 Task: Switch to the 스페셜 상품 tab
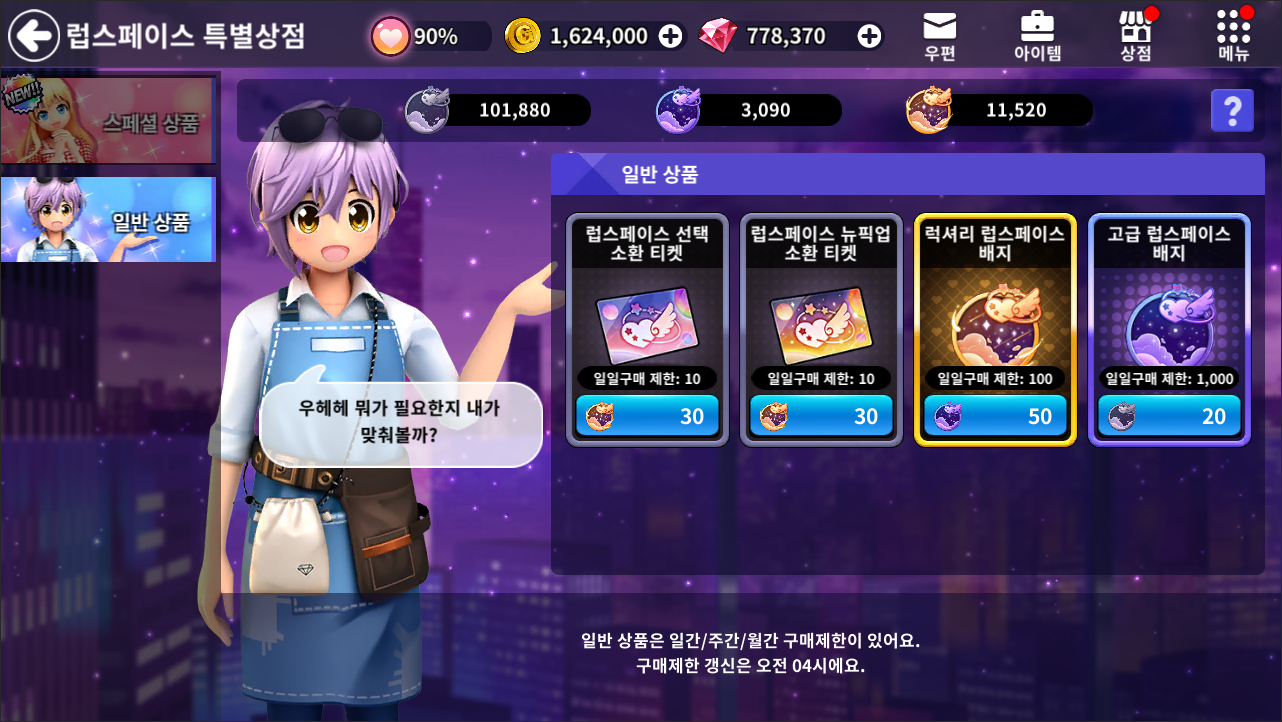pos(108,120)
